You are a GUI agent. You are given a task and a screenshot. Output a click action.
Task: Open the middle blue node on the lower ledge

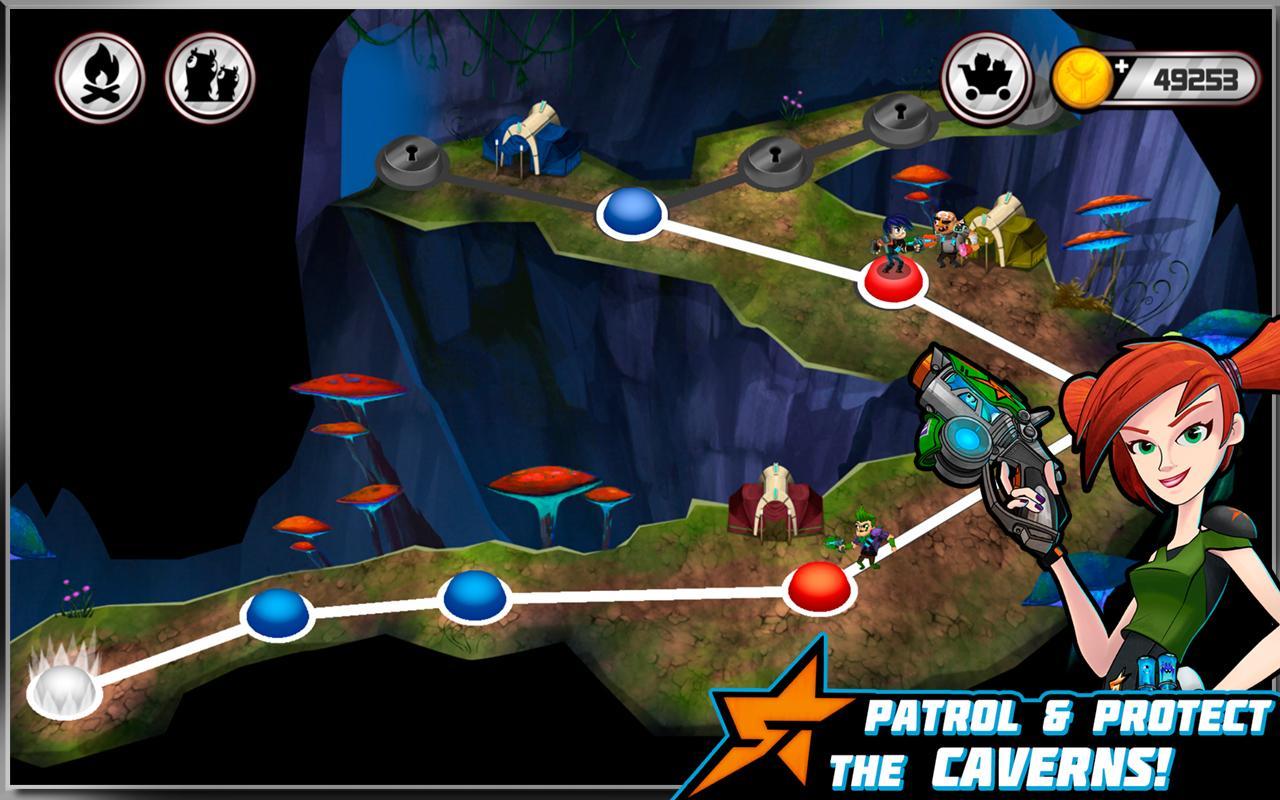coord(475,598)
